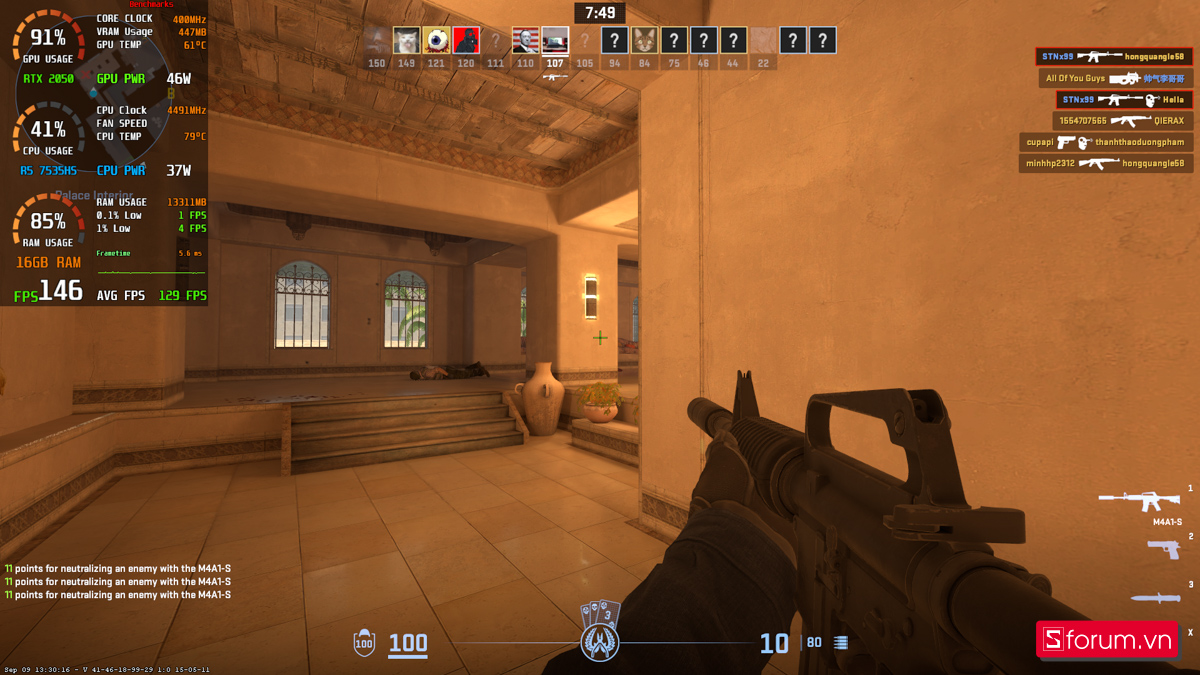
Task: Pick the red-background soldier player avatar
Action: (466, 41)
